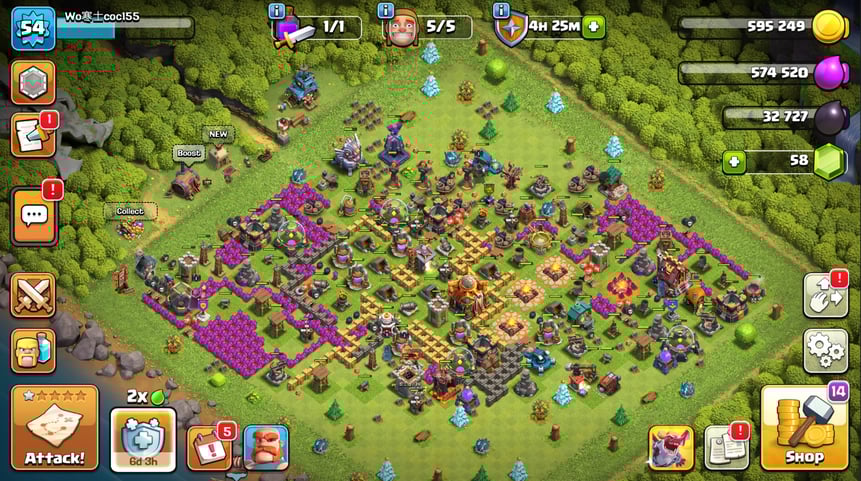Open the news scroll with pencil icon

click(x=31, y=136)
